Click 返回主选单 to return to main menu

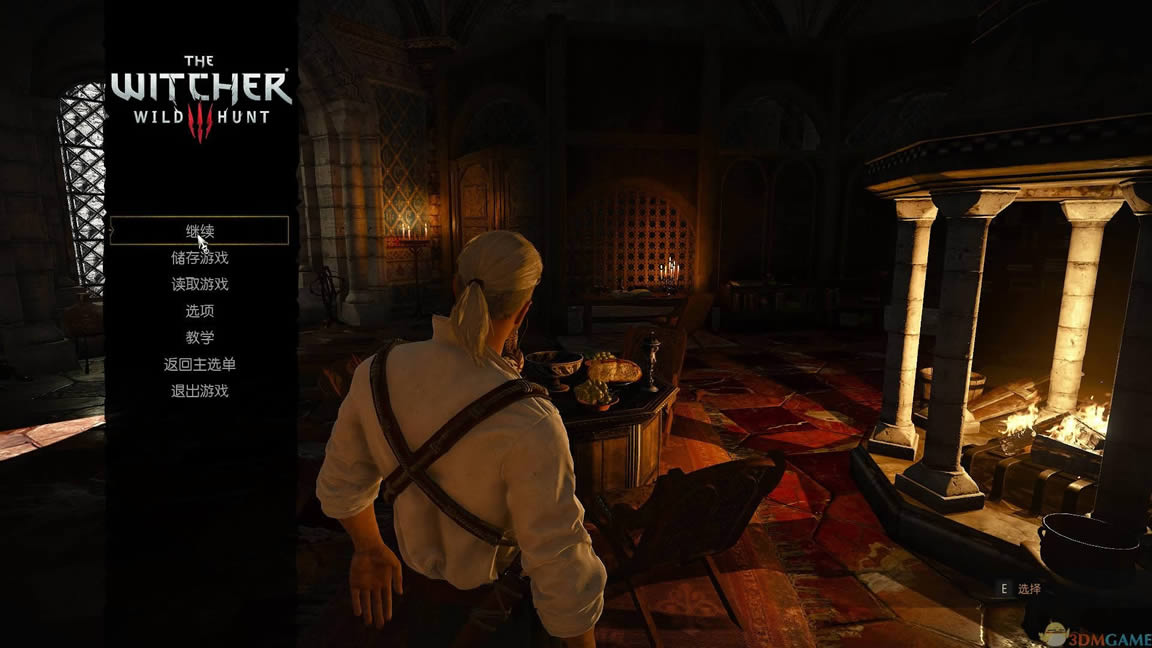[x=200, y=365]
